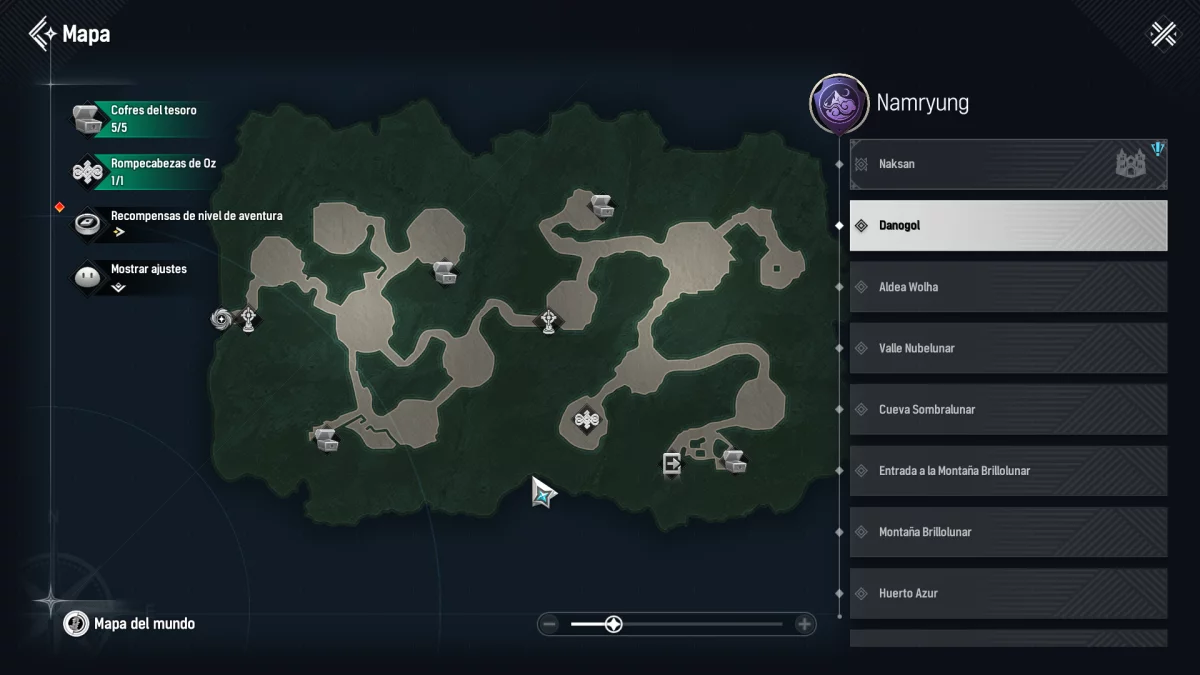The height and width of the screenshot is (675, 1200).
Task: Select the Oz puzzle marker on map
Action: (x=587, y=420)
